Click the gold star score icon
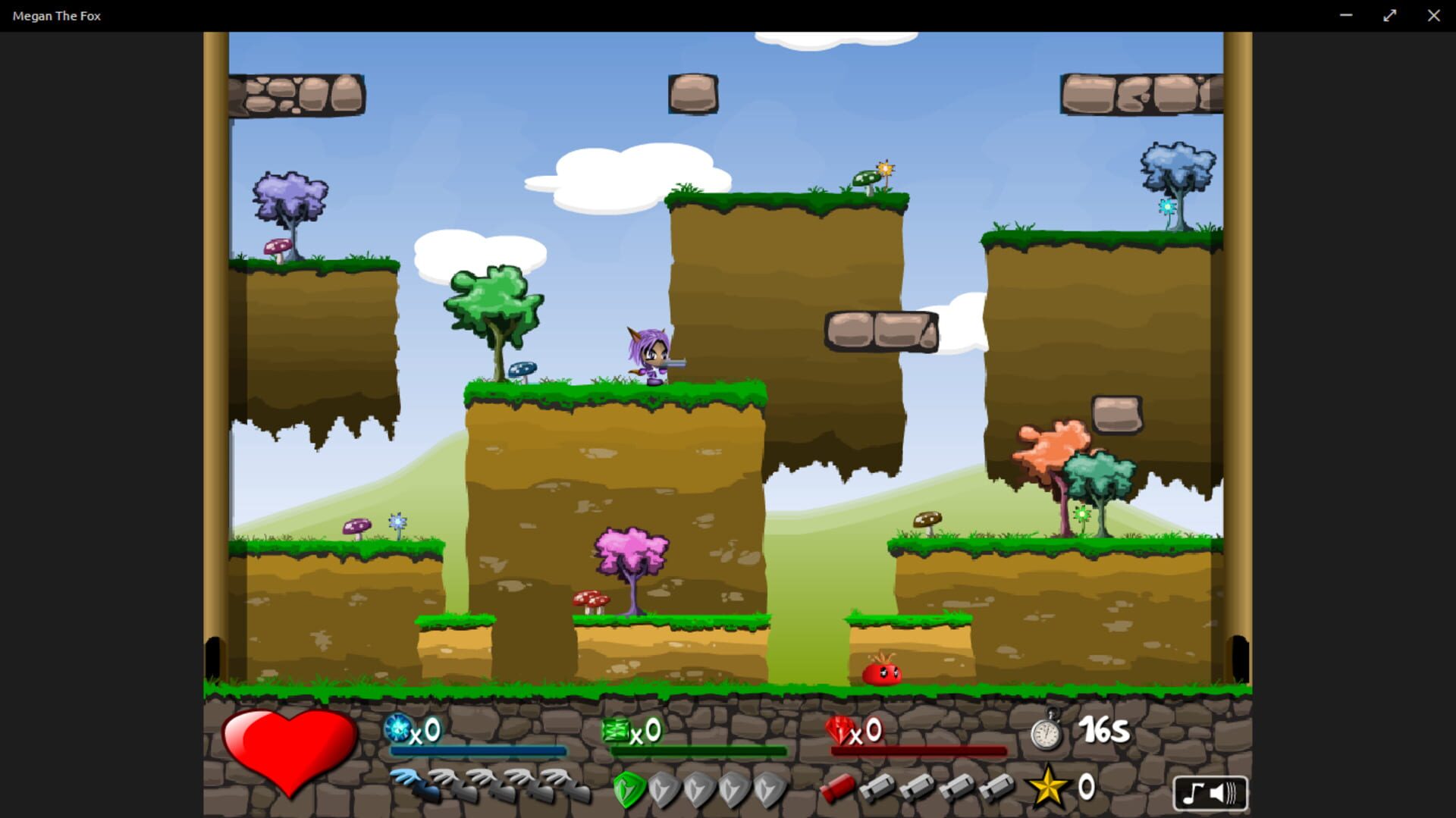 (x=1048, y=788)
